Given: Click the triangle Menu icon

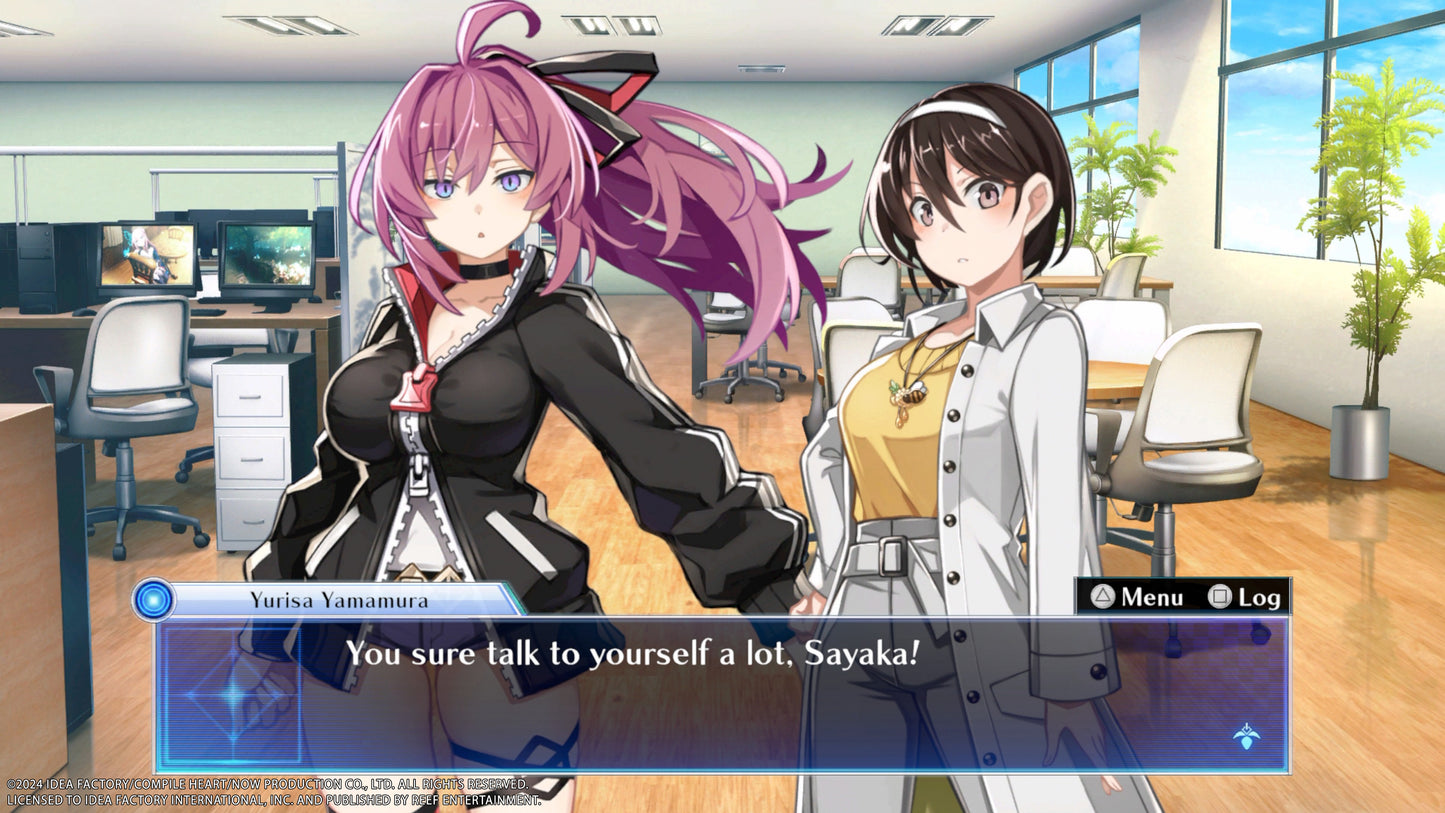Looking at the screenshot, I should (1105, 596).
